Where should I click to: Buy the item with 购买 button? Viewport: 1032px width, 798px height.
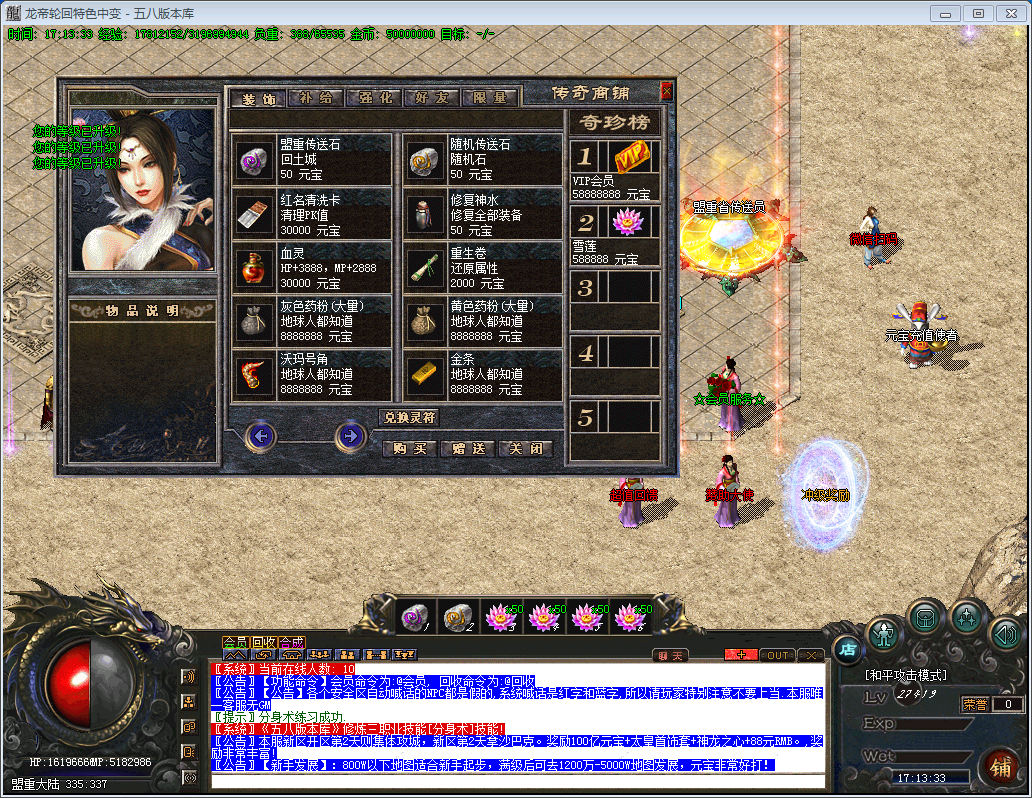(410, 449)
